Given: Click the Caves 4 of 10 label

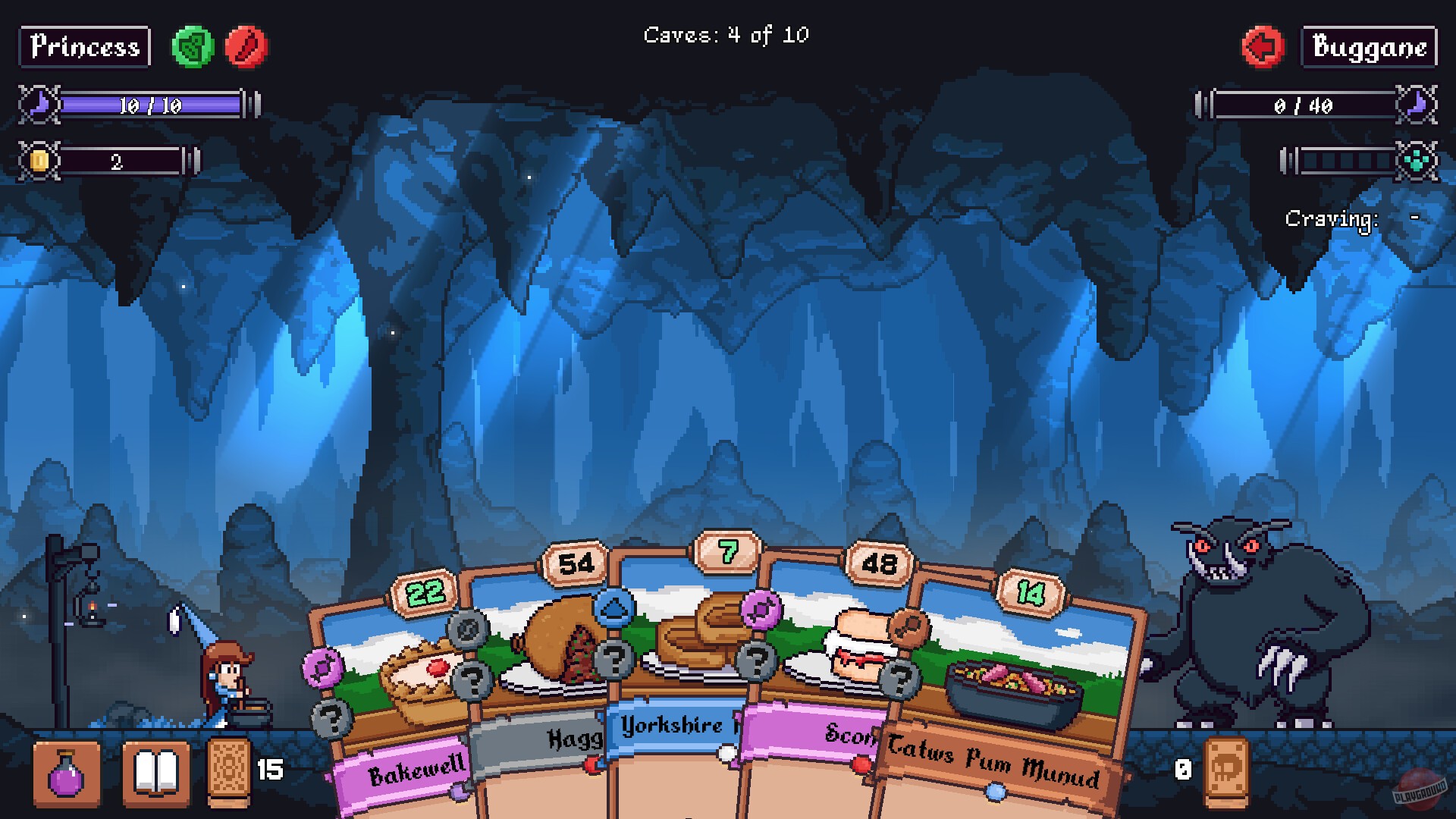Looking at the screenshot, I should tap(726, 33).
